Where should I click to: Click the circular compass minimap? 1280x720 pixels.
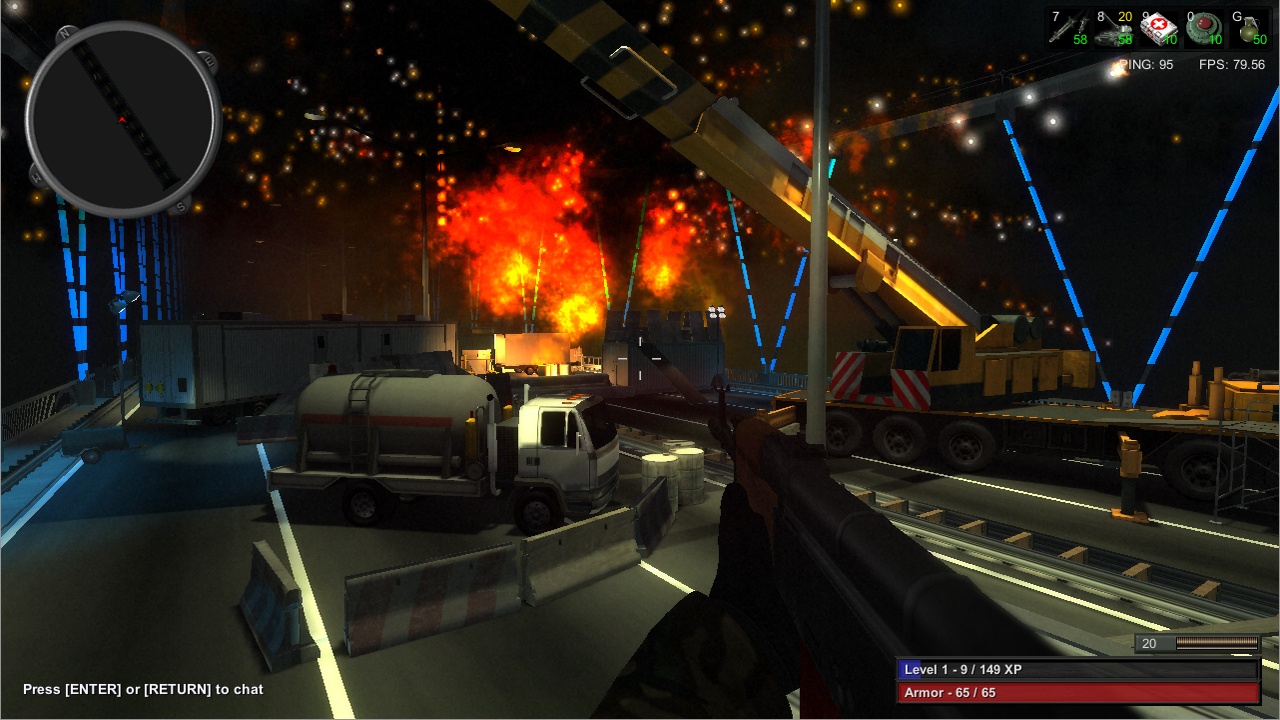tap(122, 119)
